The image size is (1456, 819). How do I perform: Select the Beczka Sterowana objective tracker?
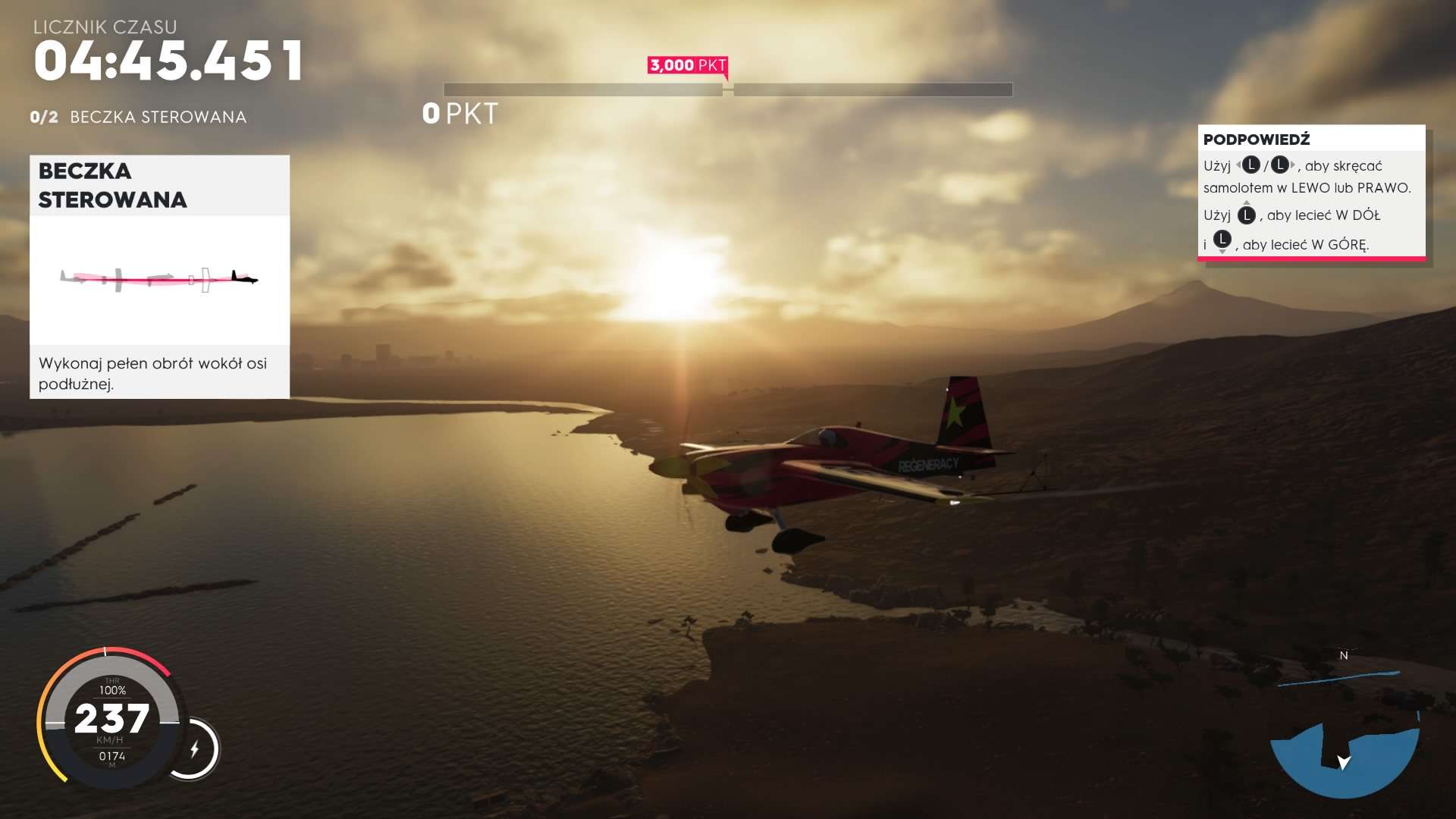(139, 117)
